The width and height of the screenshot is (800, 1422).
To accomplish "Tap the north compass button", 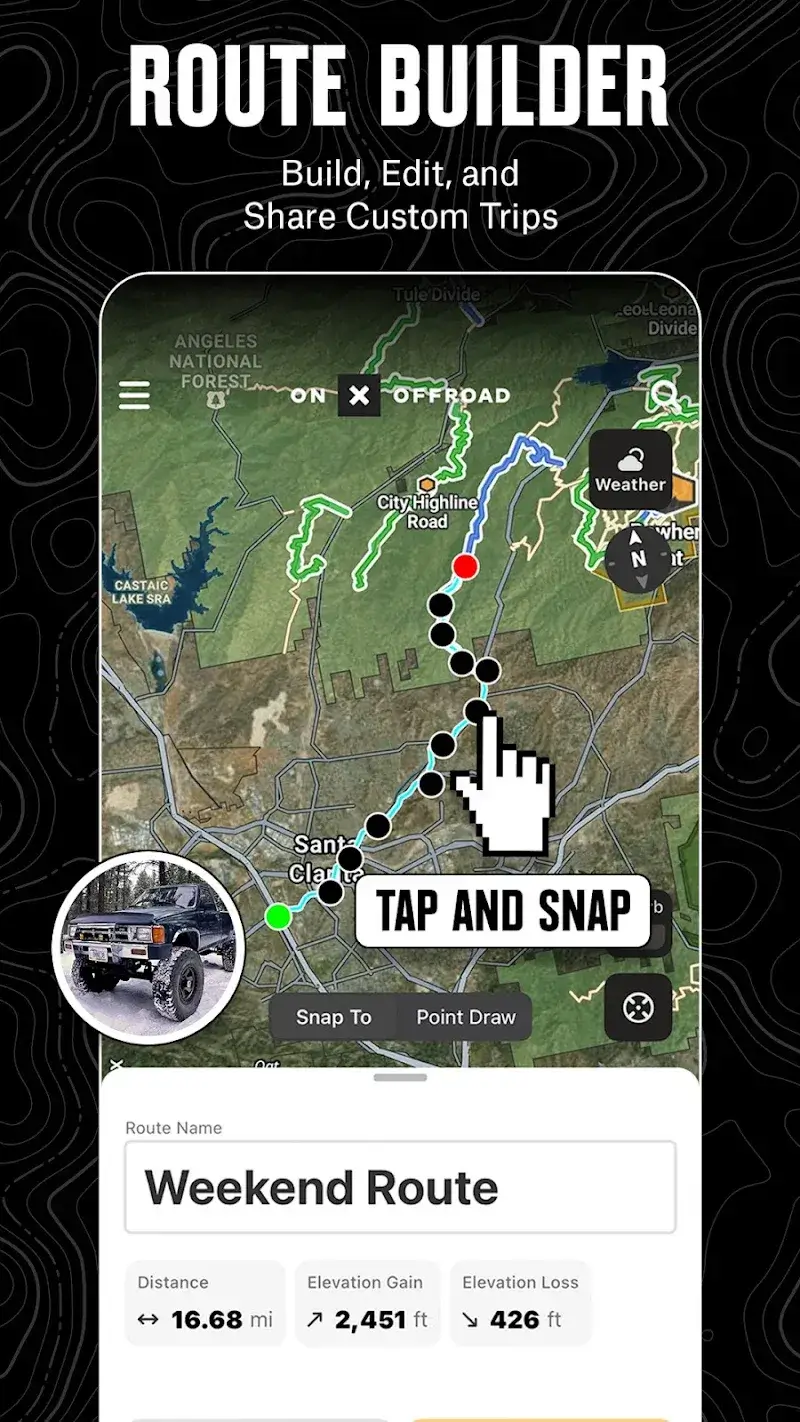I will 638,560.
